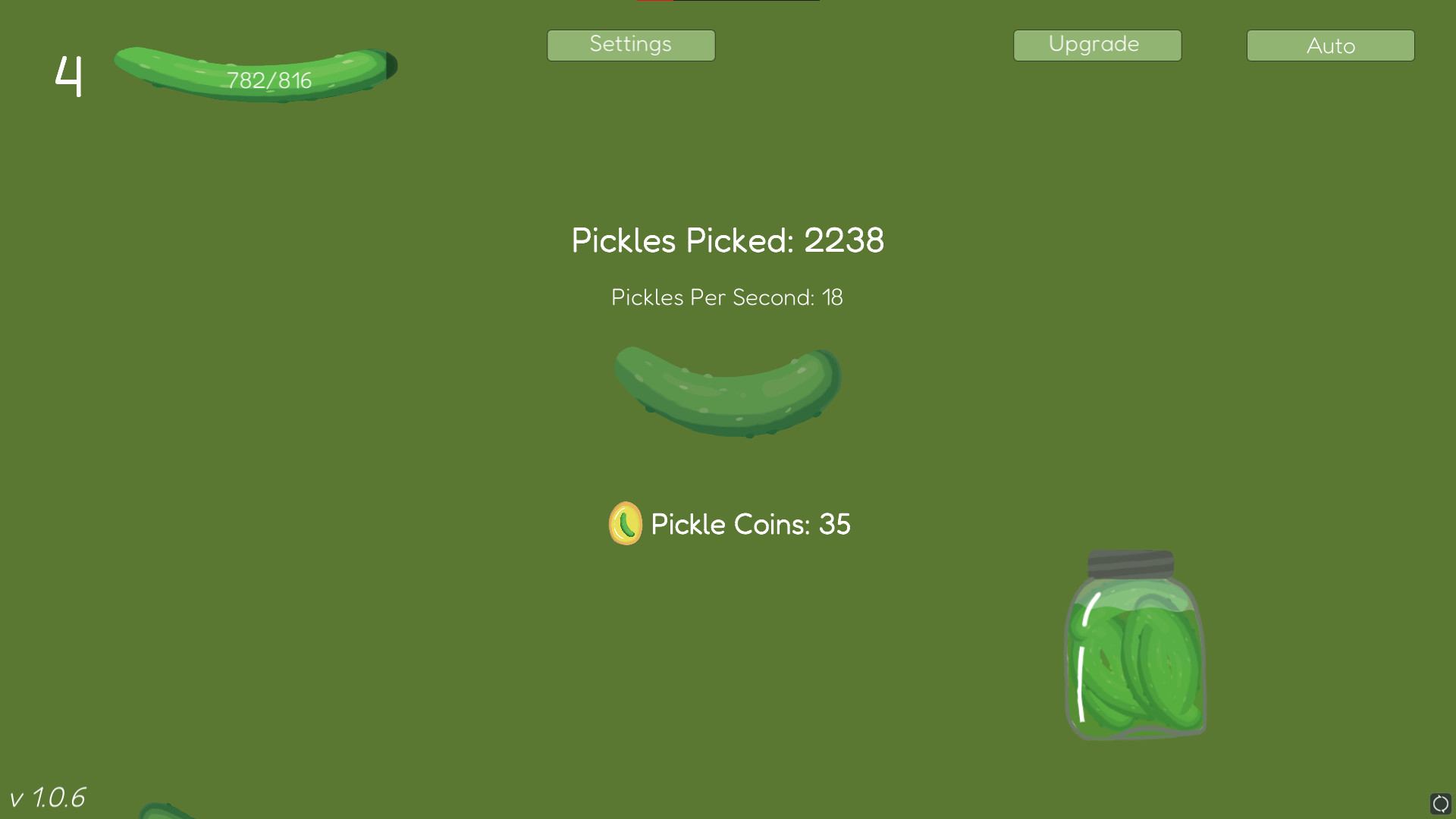Expand the Upgrade menu

tap(1097, 45)
